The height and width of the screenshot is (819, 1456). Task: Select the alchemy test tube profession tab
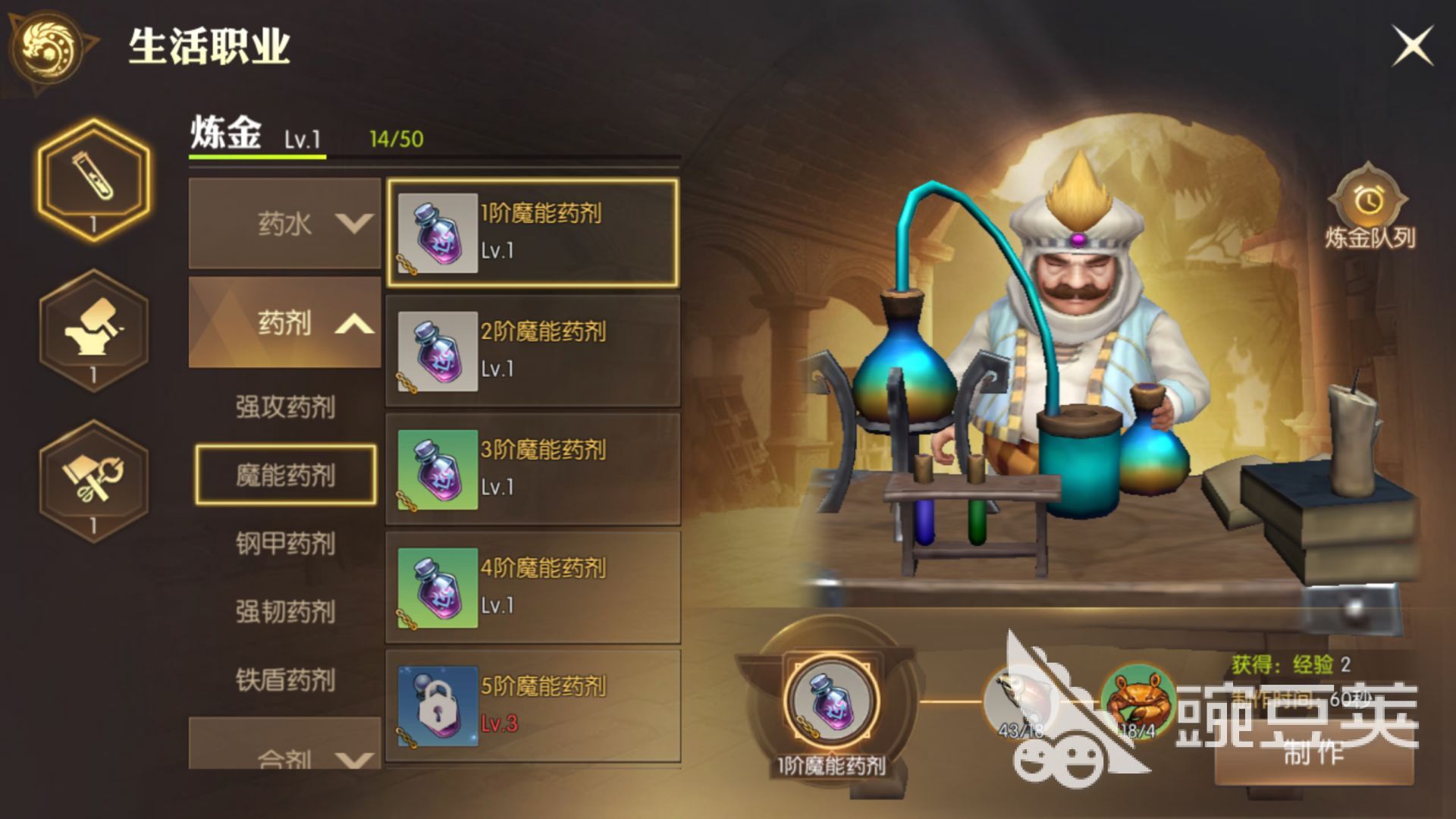94,179
